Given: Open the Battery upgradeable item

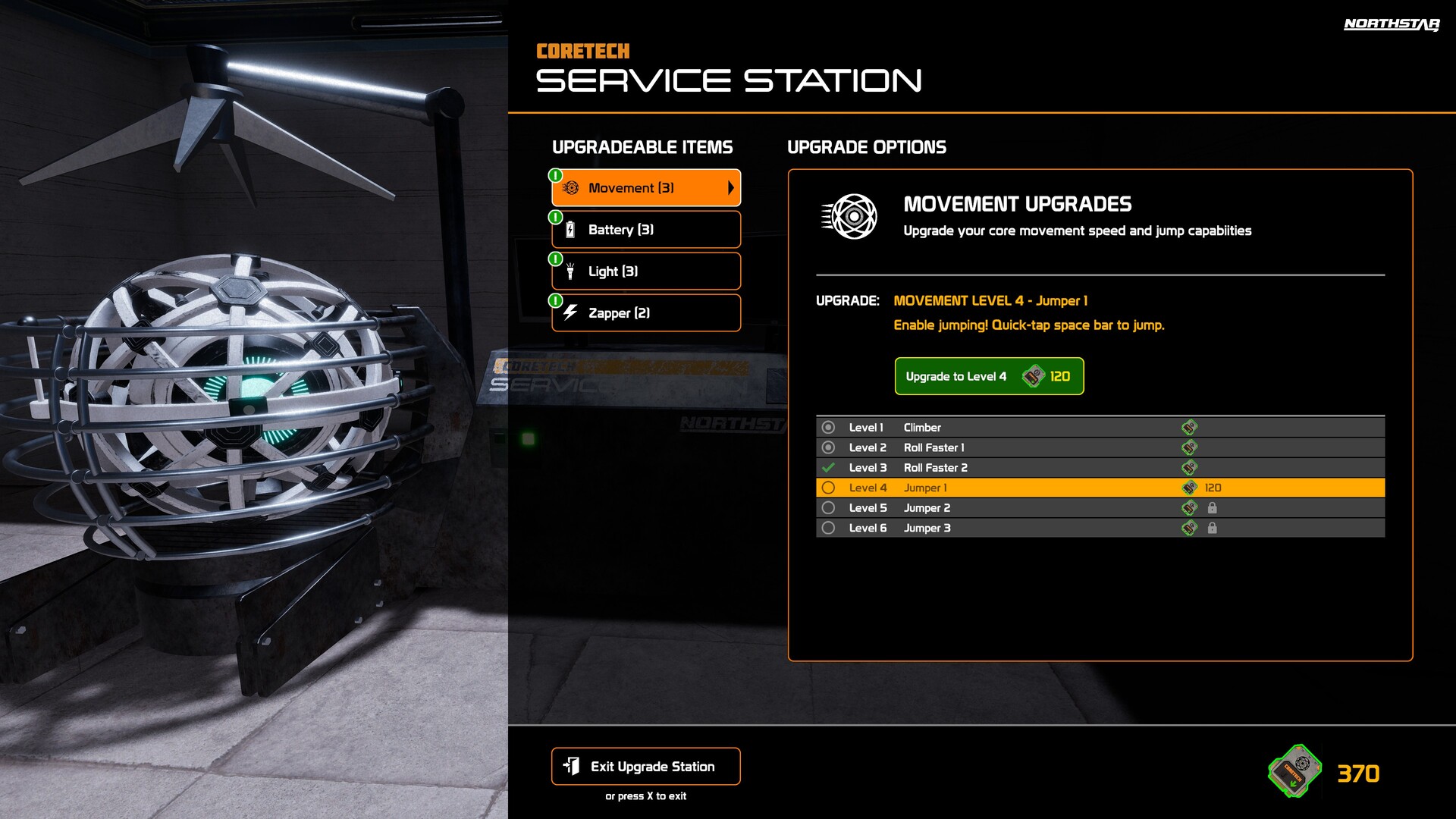Looking at the screenshot, I should (x=646, y=230).
